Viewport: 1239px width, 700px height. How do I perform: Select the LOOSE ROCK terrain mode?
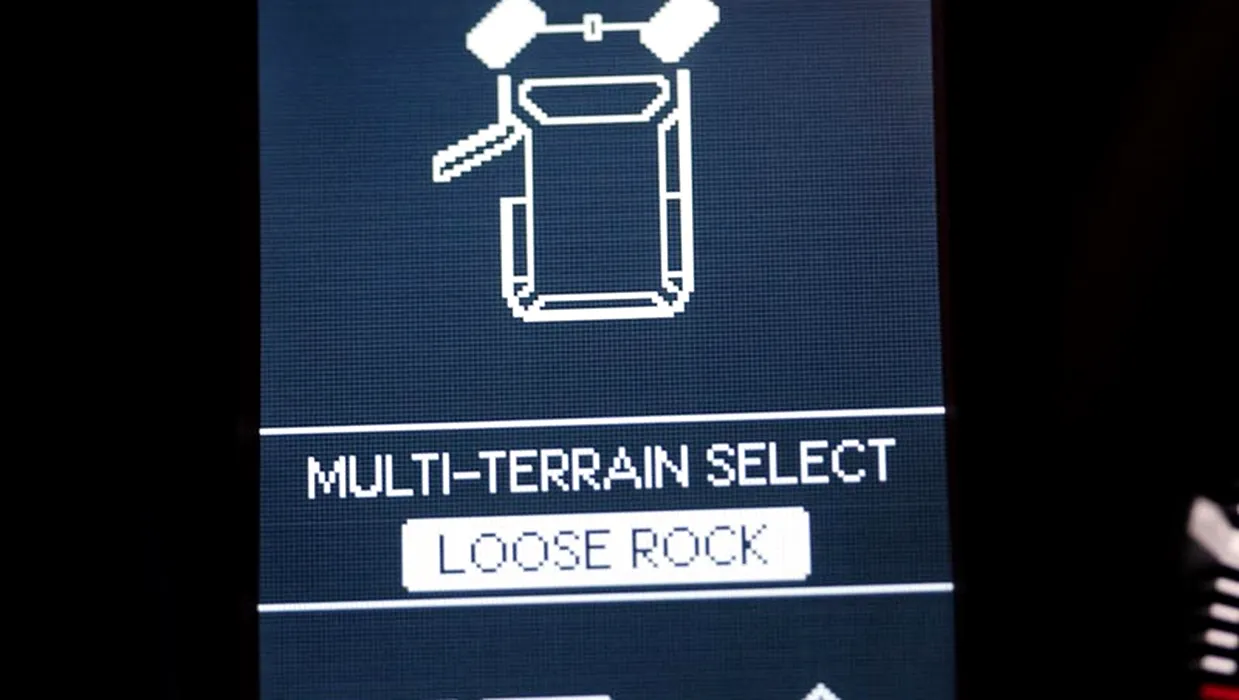(x=605, y=549)
